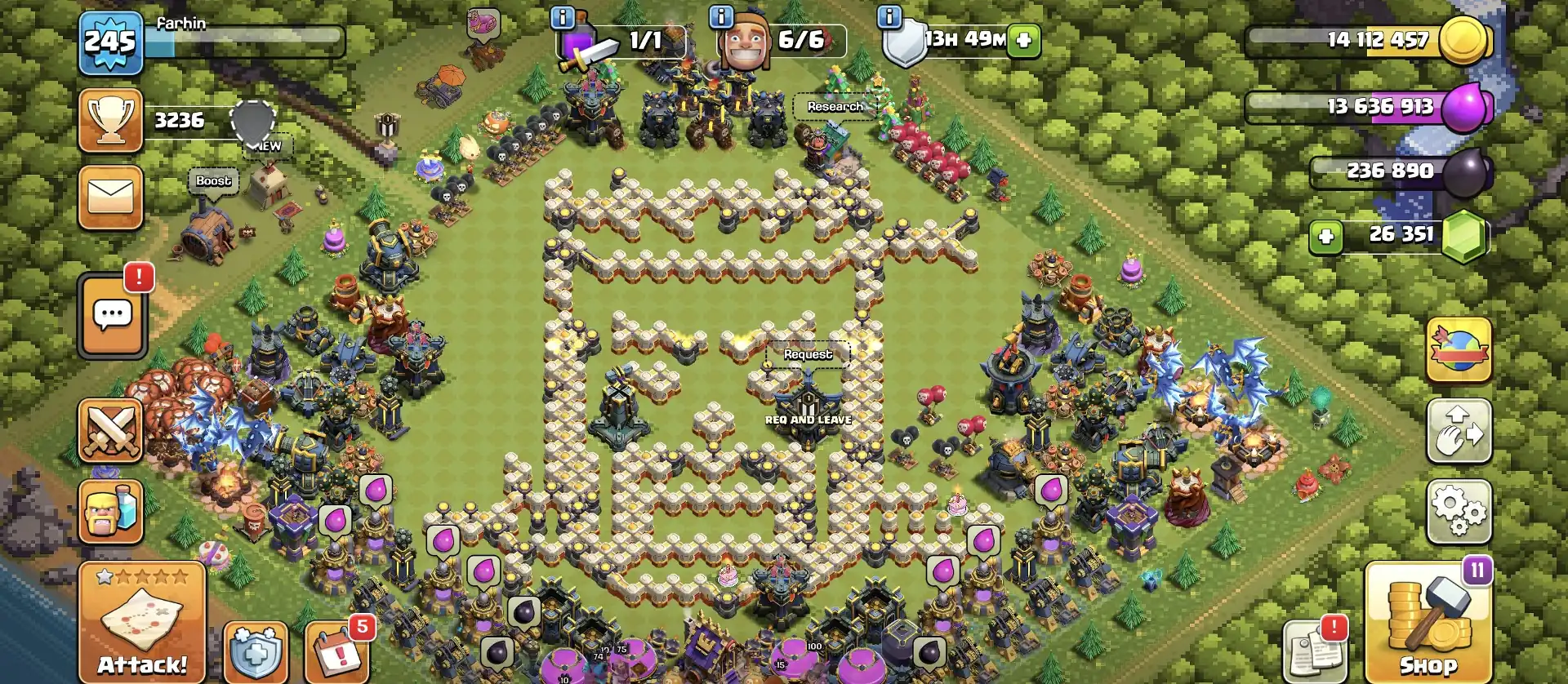Select the crossed-swords attack menu icon
Viewport: 1568px width, 684px height.
point(112,431)
